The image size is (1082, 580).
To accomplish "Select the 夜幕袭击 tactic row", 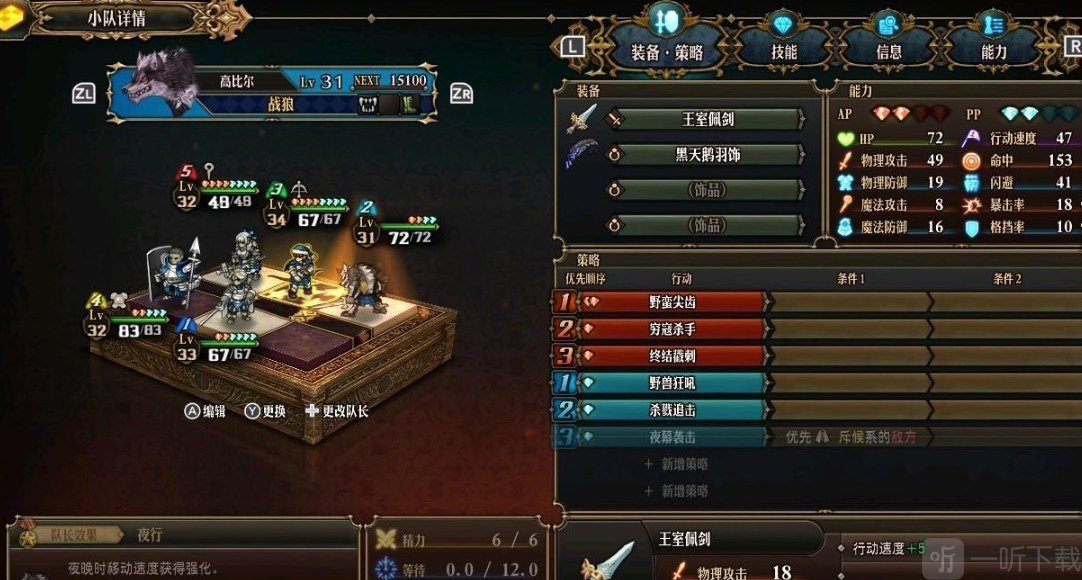I will point(671,437).
